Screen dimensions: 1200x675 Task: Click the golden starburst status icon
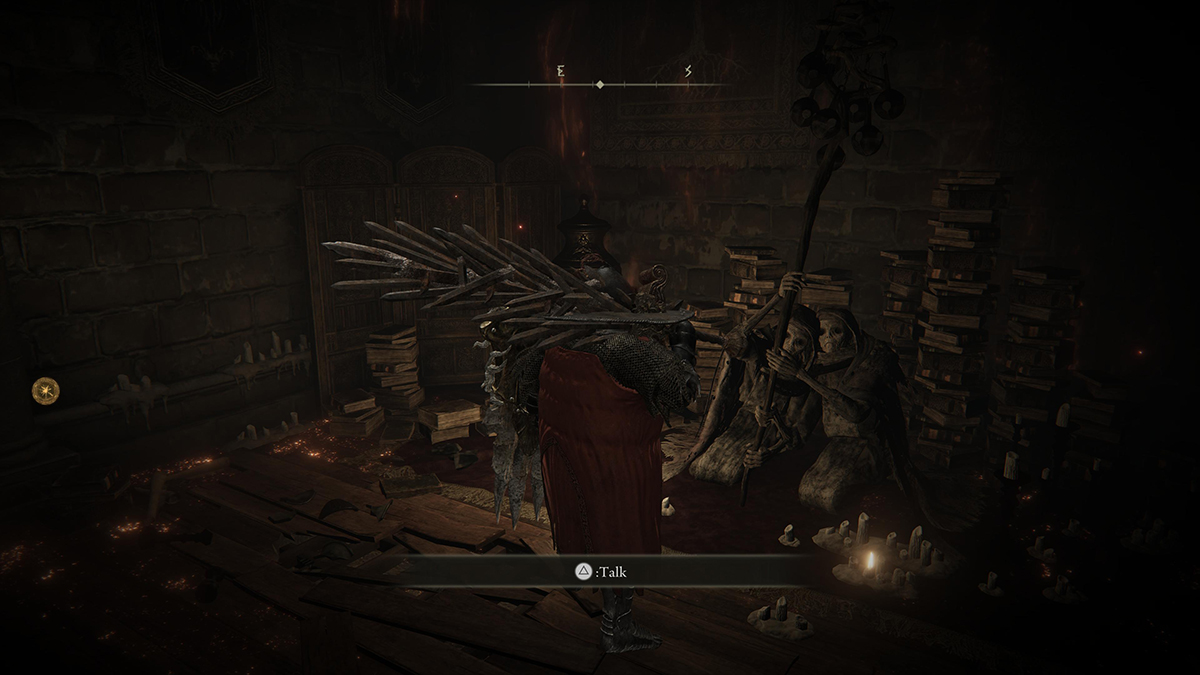pos(45,390)
